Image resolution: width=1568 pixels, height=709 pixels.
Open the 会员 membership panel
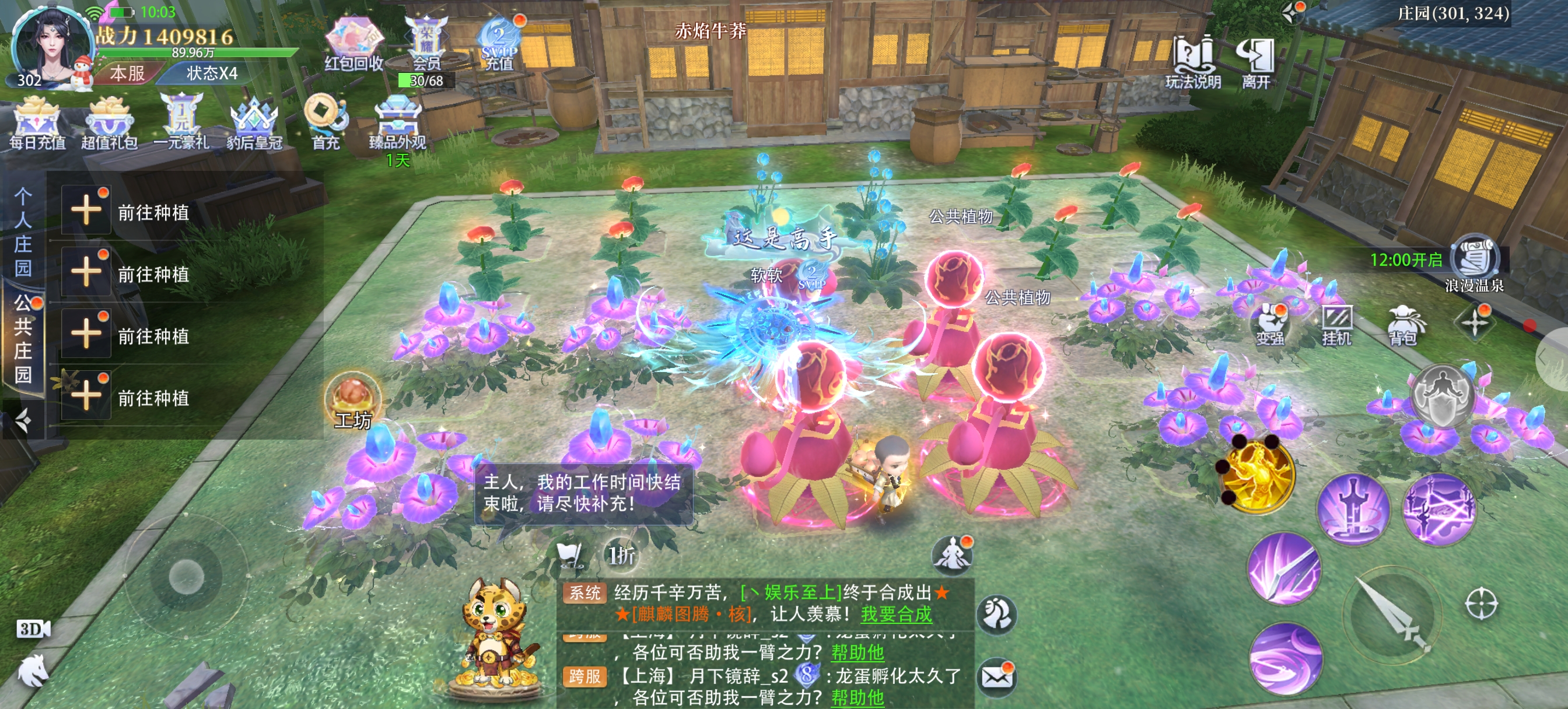(x=426, y=43)
